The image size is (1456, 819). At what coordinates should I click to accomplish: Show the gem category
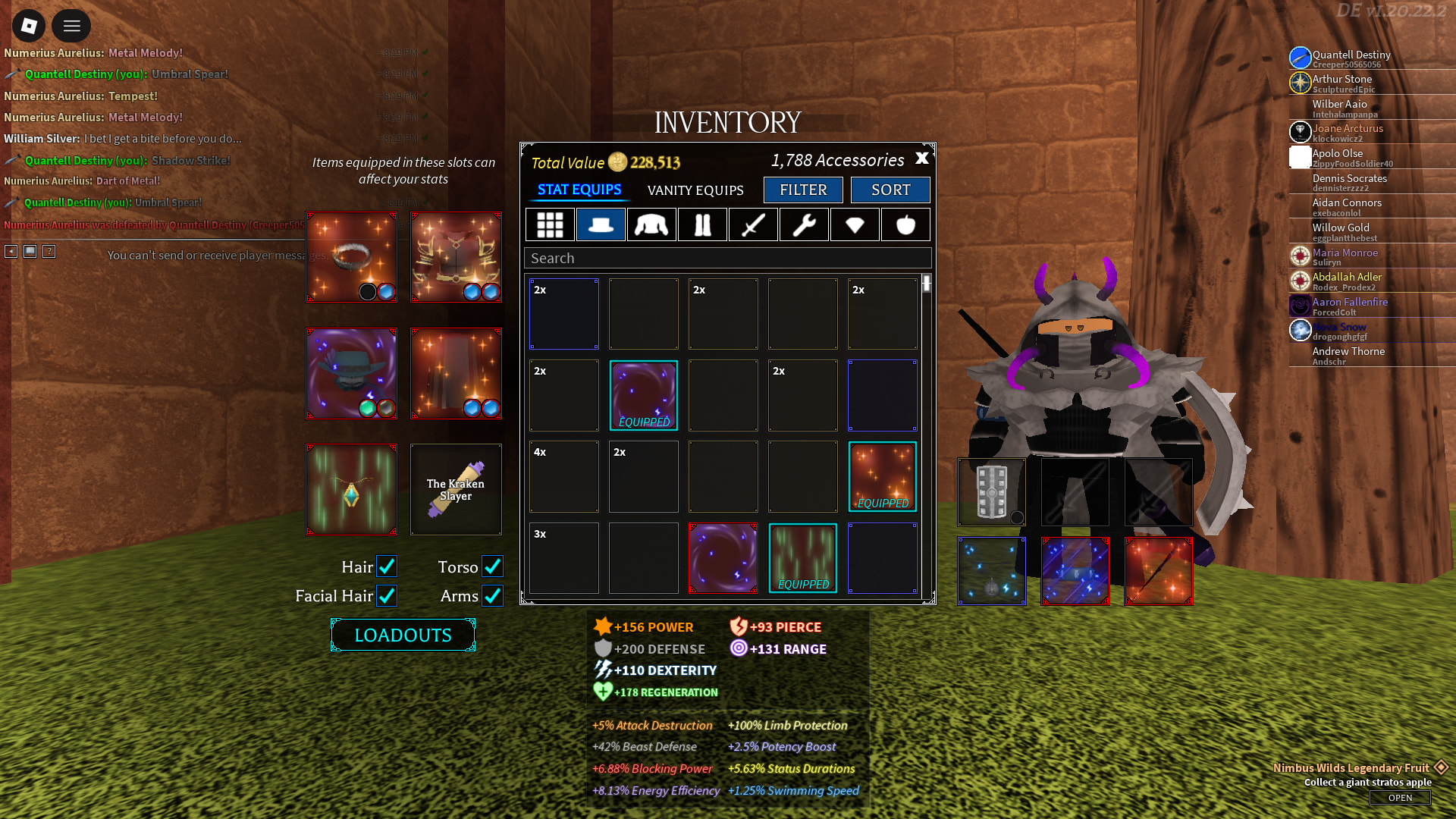pos(855,224)
